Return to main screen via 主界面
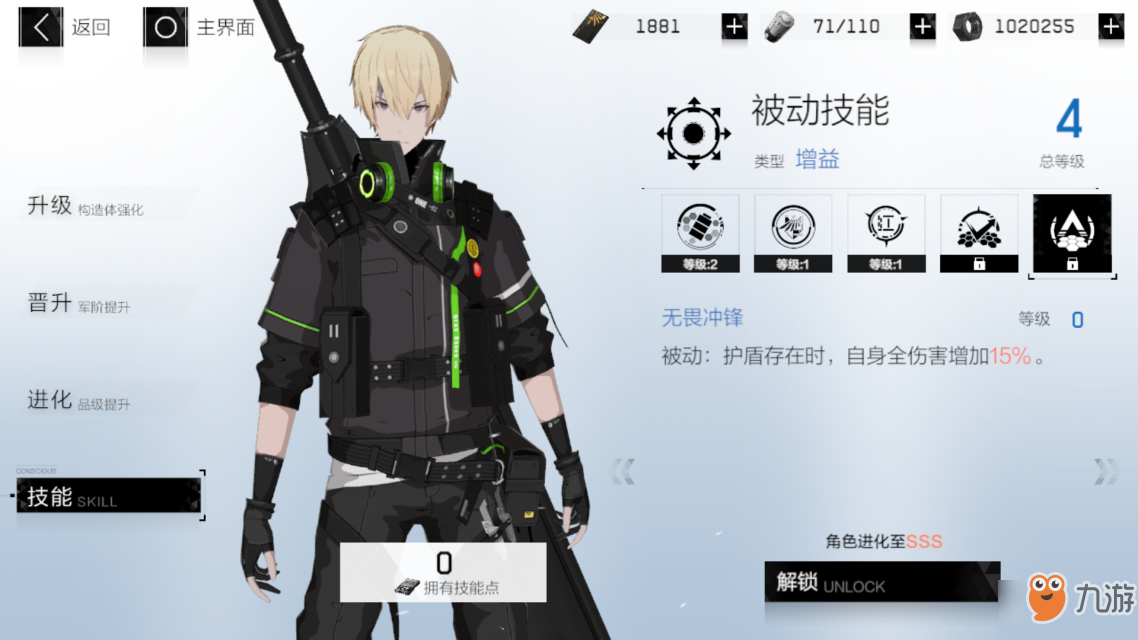1138x640 pixels. tap(199, 27)
